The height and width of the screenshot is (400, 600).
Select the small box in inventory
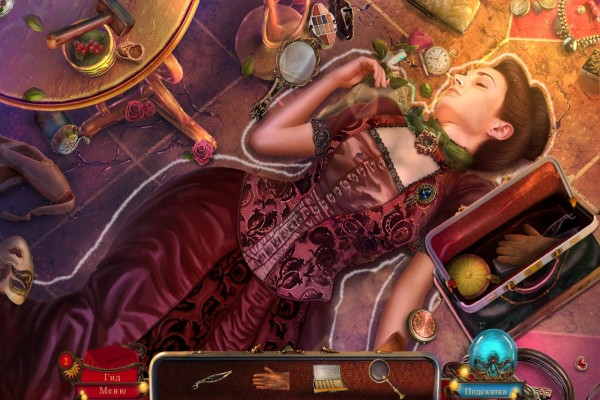pos(326,378)
